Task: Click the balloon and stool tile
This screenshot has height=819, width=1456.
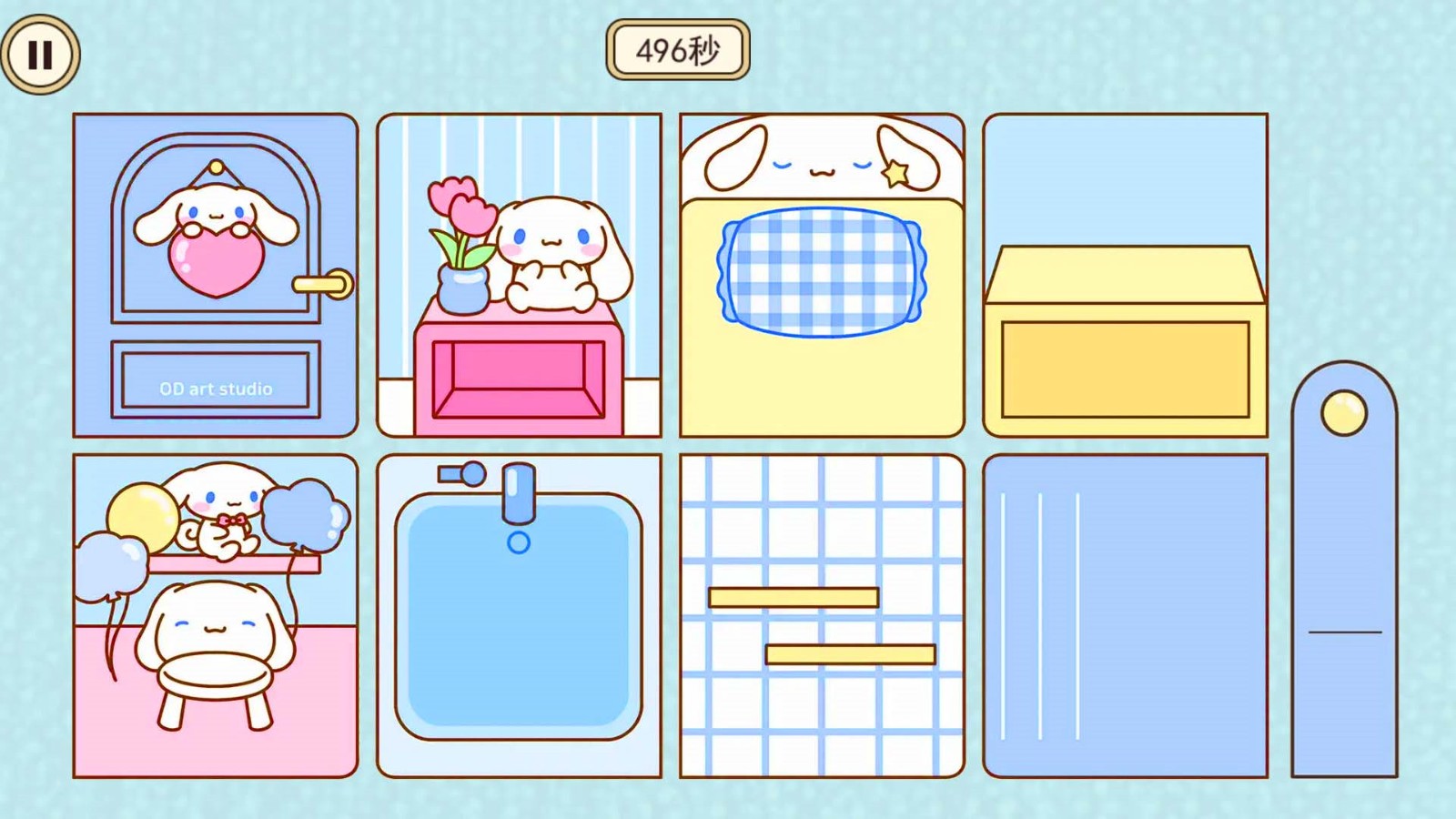Action: 216,616
